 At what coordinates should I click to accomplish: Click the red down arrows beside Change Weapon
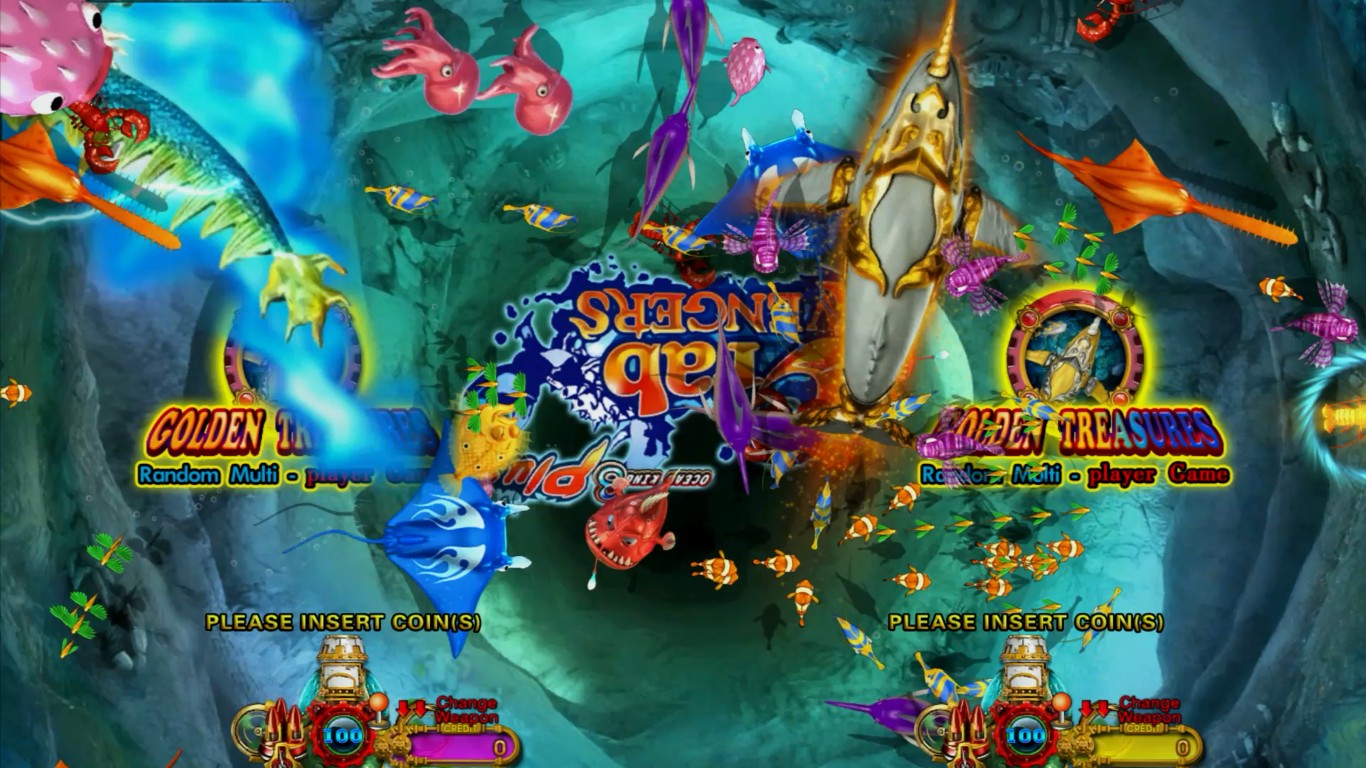[412, 707]
